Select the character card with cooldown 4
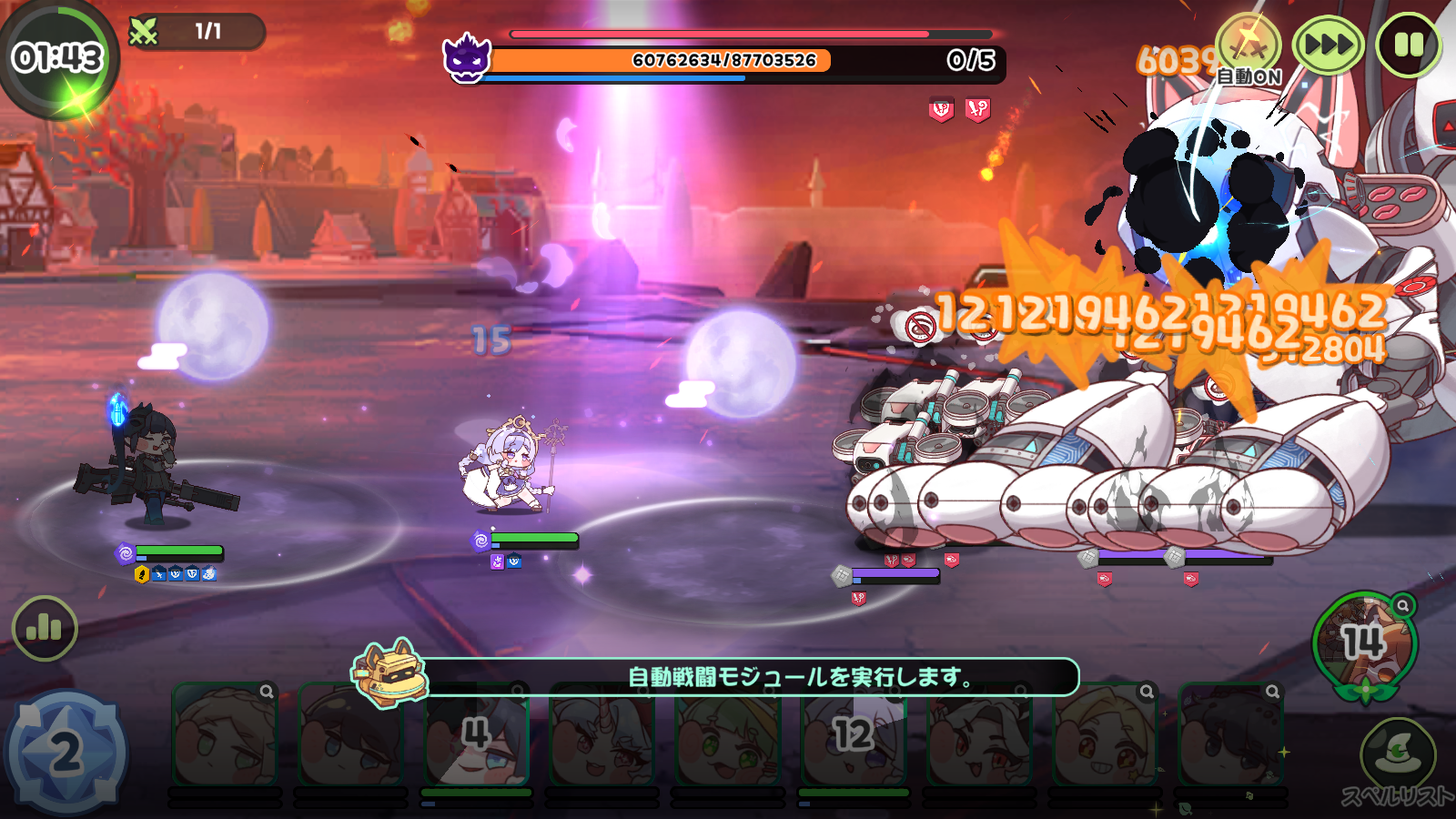Screen dimensions: 1456x819 coord(476,735)
